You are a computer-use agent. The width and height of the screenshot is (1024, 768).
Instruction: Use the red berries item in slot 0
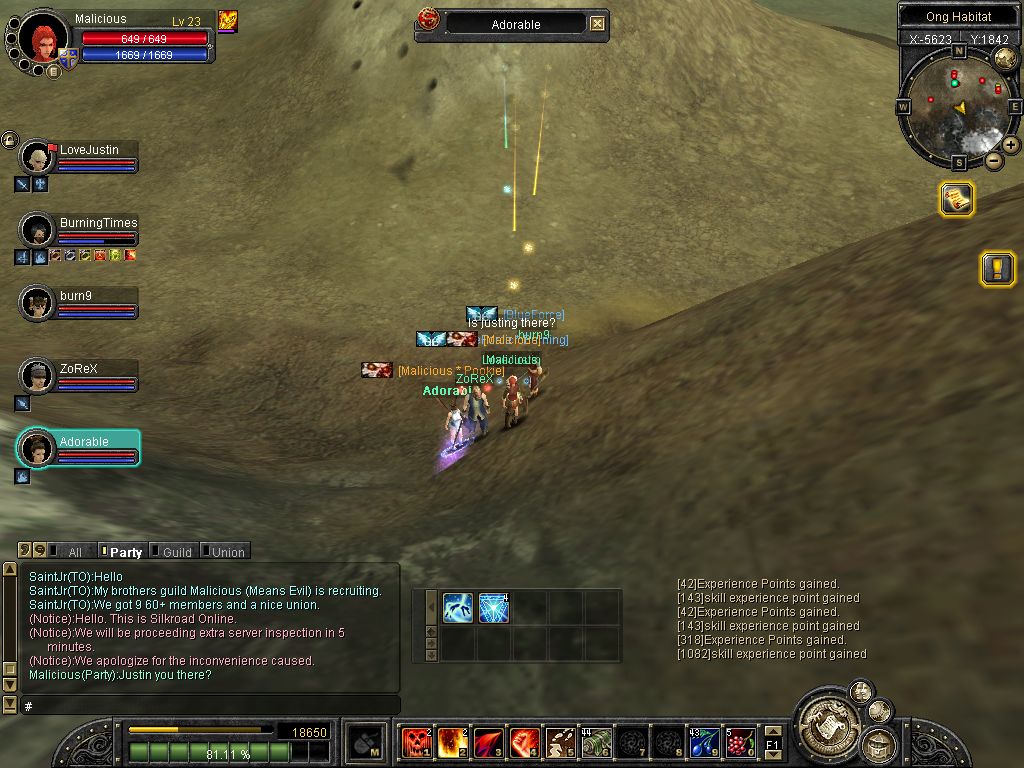(x=740, y=742)
